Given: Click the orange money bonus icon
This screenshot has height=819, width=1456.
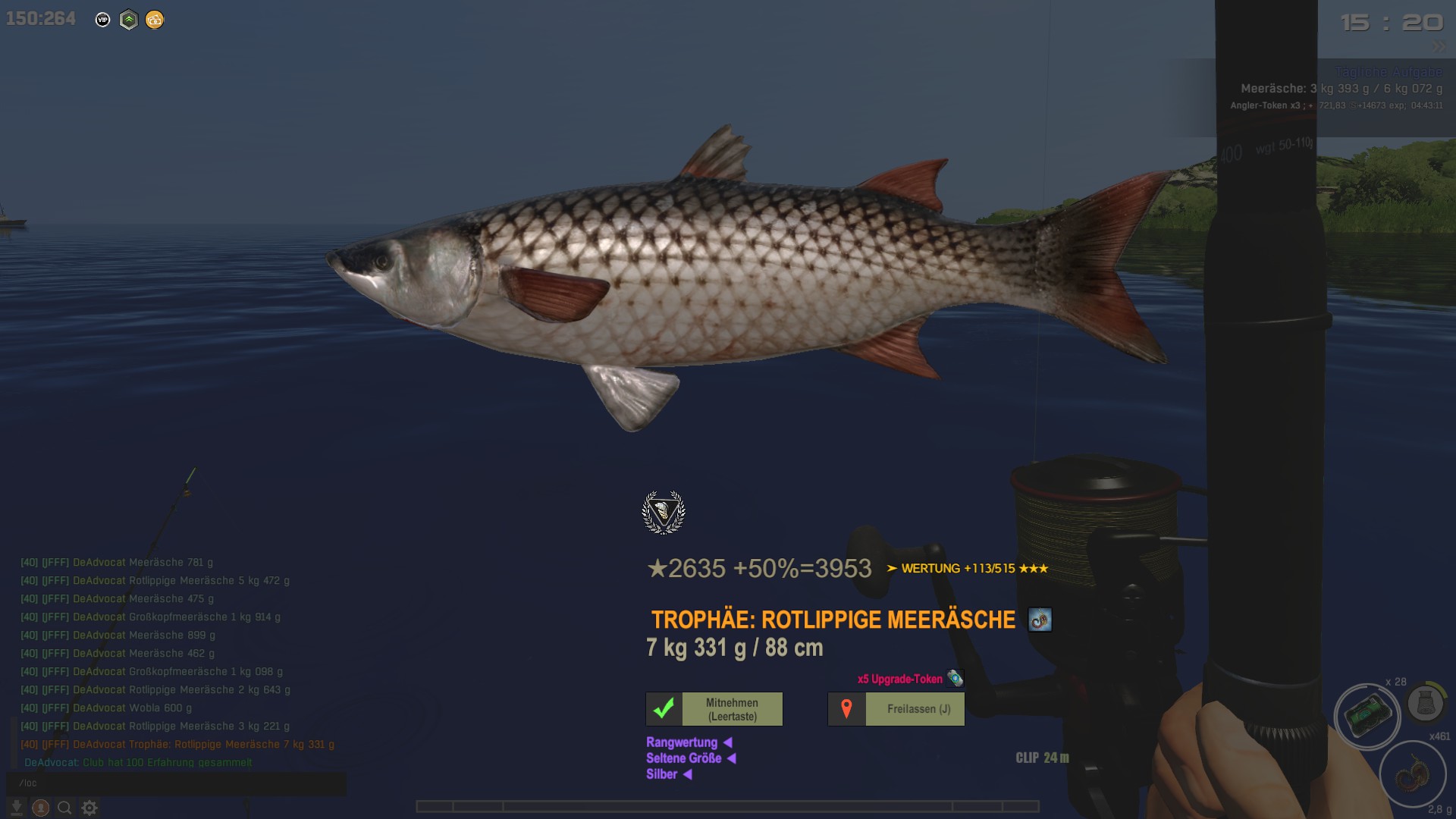Looking at the screenshot, I should click(155, 20).
